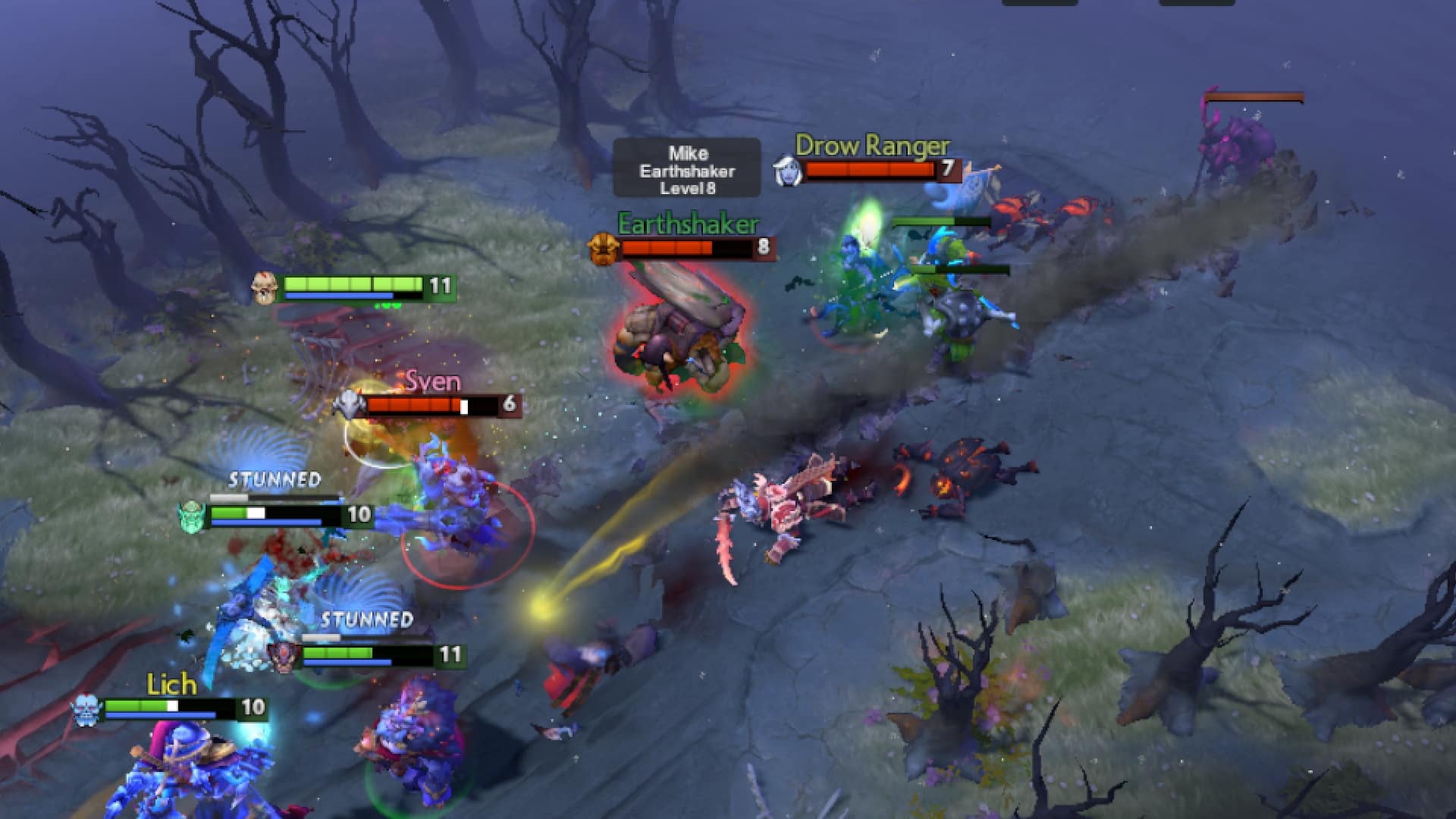Click the Lich blue face portrait icon
Screen dimensions: 1456x819
point(86,707)
